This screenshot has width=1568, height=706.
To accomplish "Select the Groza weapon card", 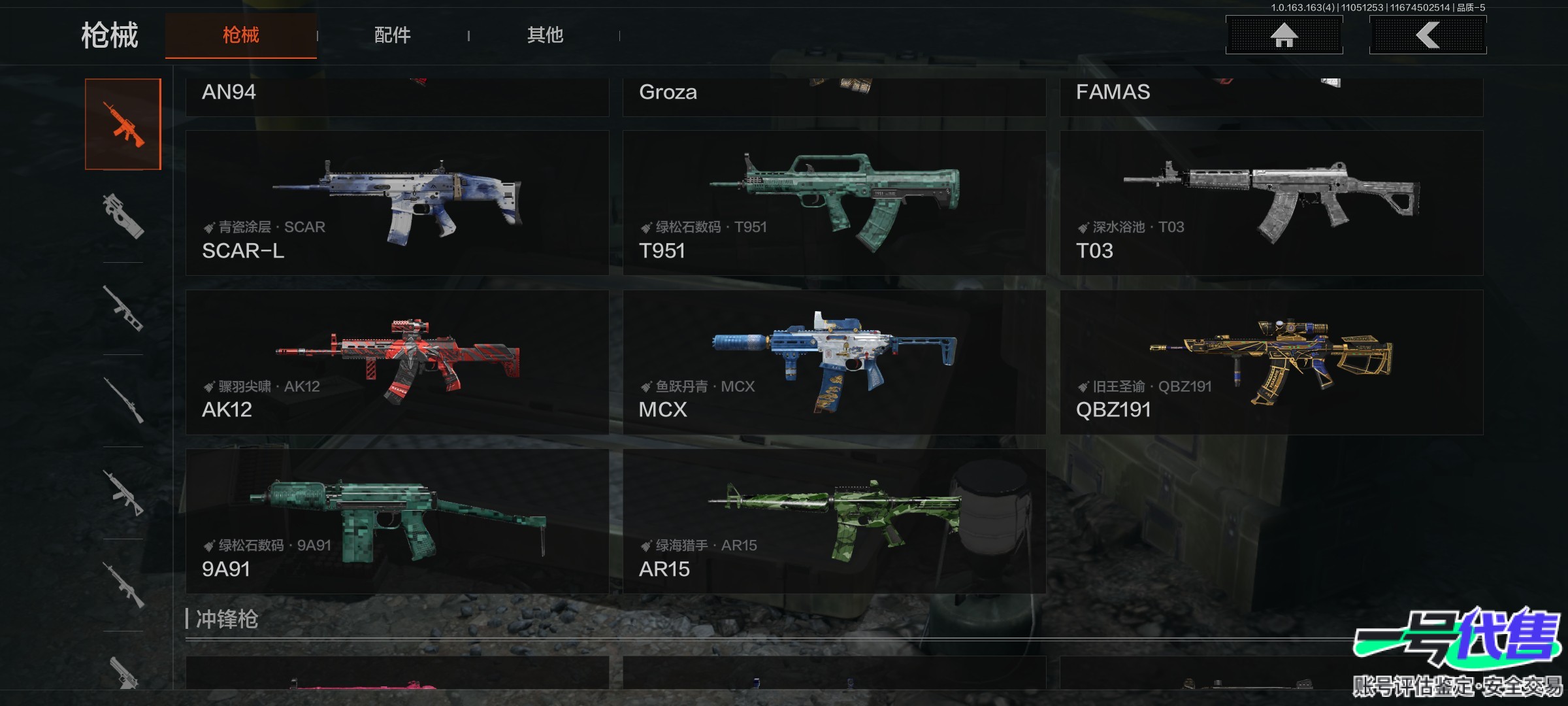I will click(834, 97).
